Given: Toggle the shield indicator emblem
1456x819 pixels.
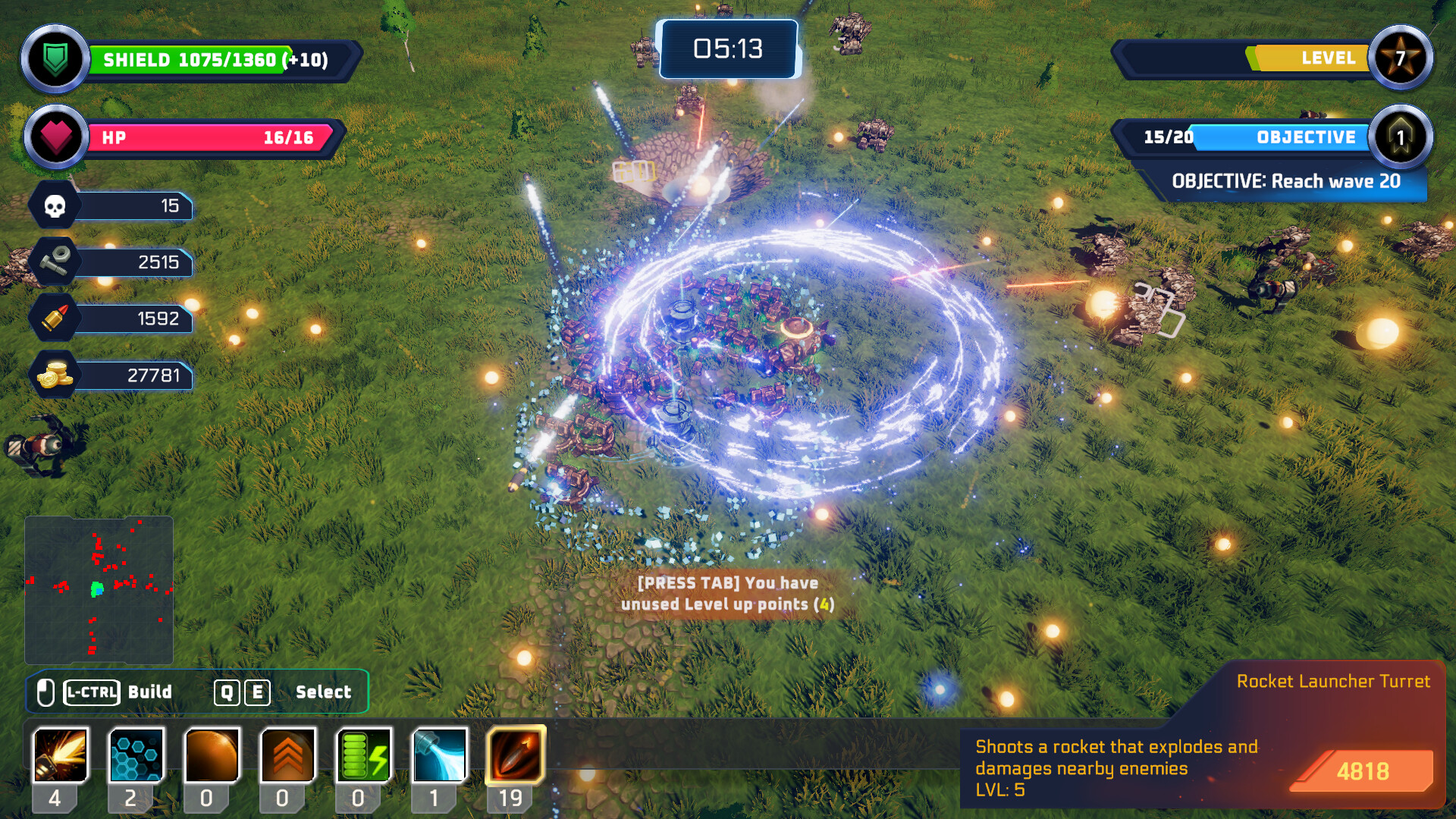Looking at the screenshot, I should (55, 59).
